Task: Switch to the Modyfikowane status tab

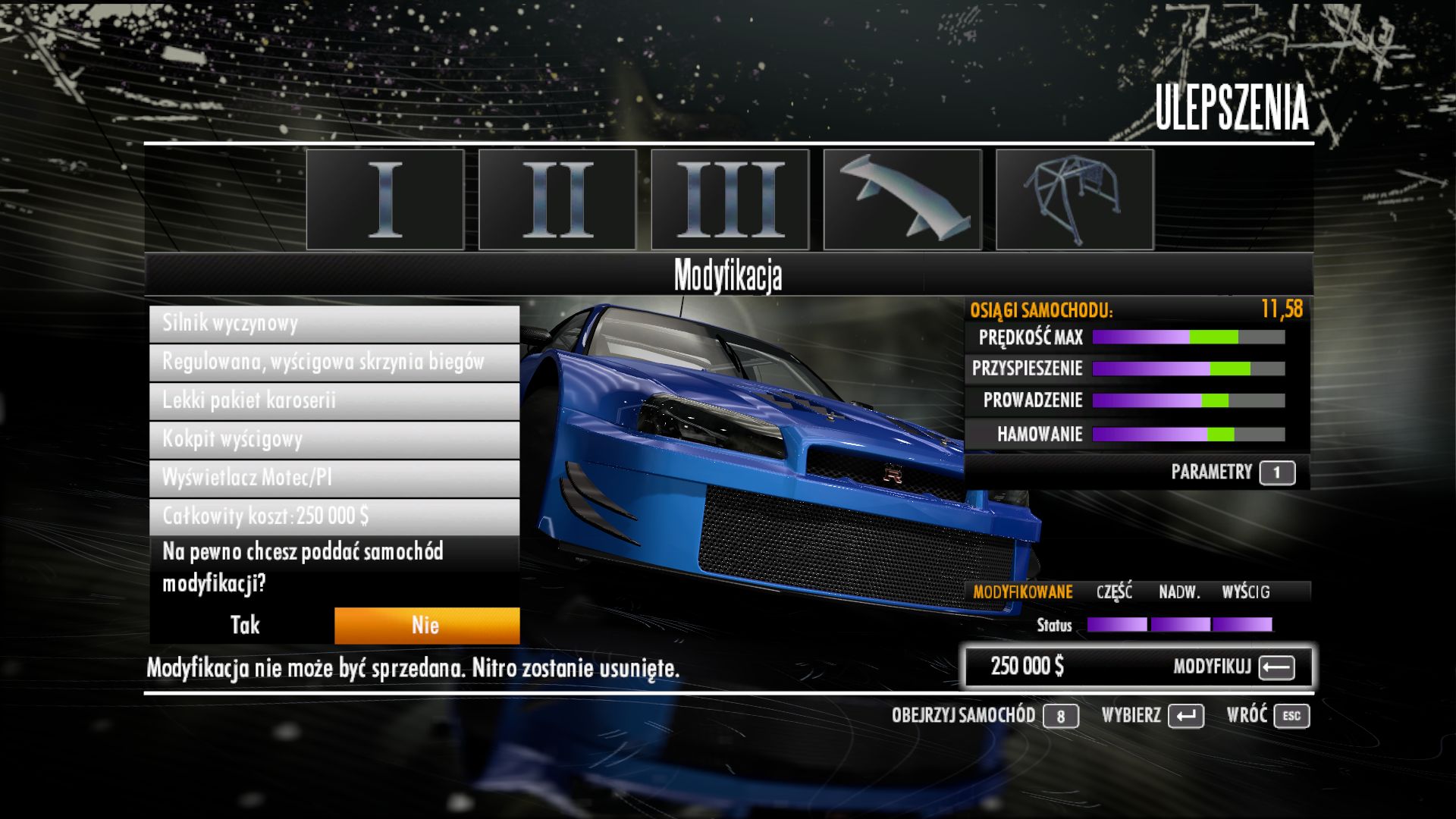Action: click(1022, 592)
